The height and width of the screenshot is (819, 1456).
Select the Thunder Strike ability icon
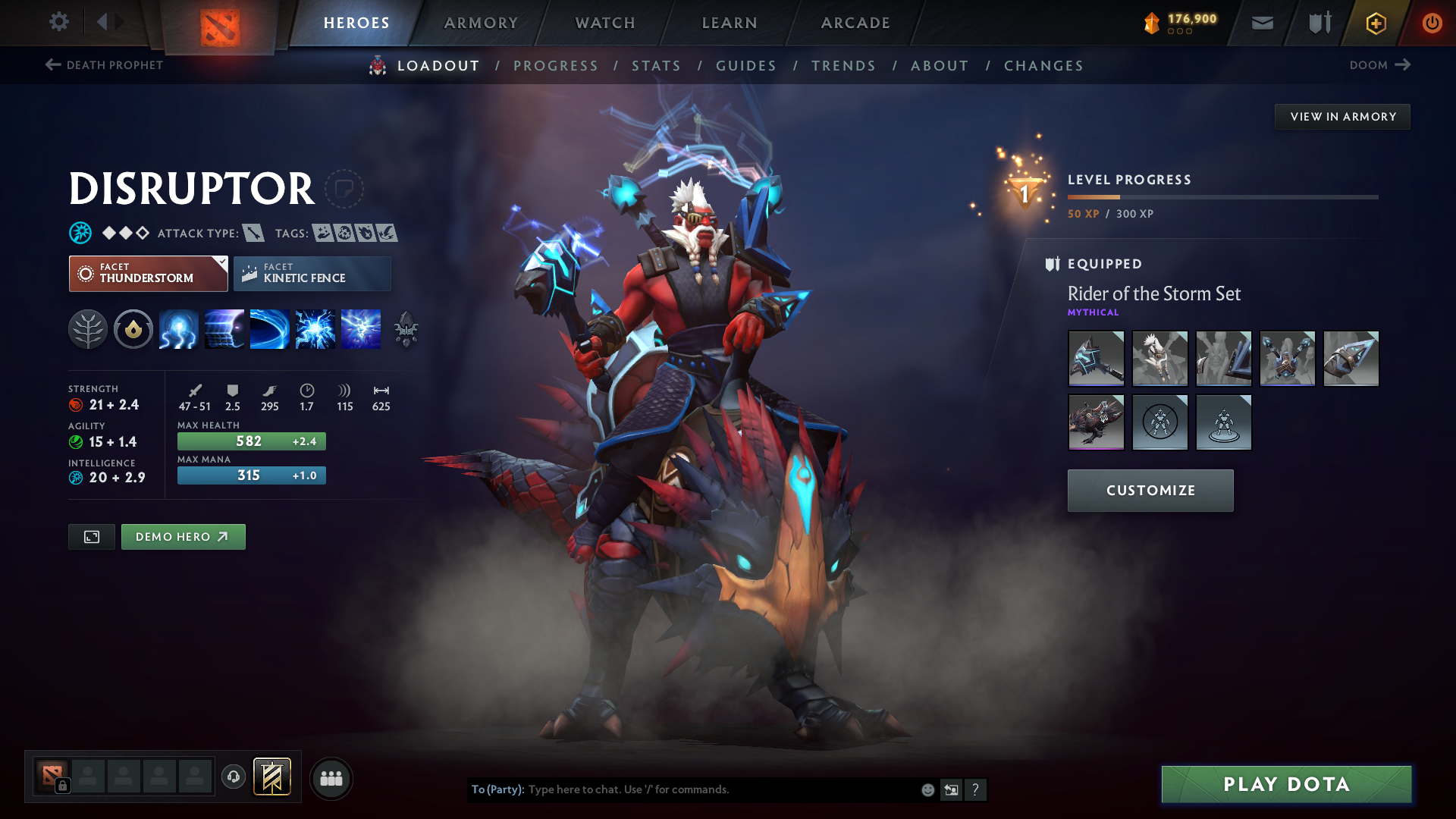click(x=178, y=329)
